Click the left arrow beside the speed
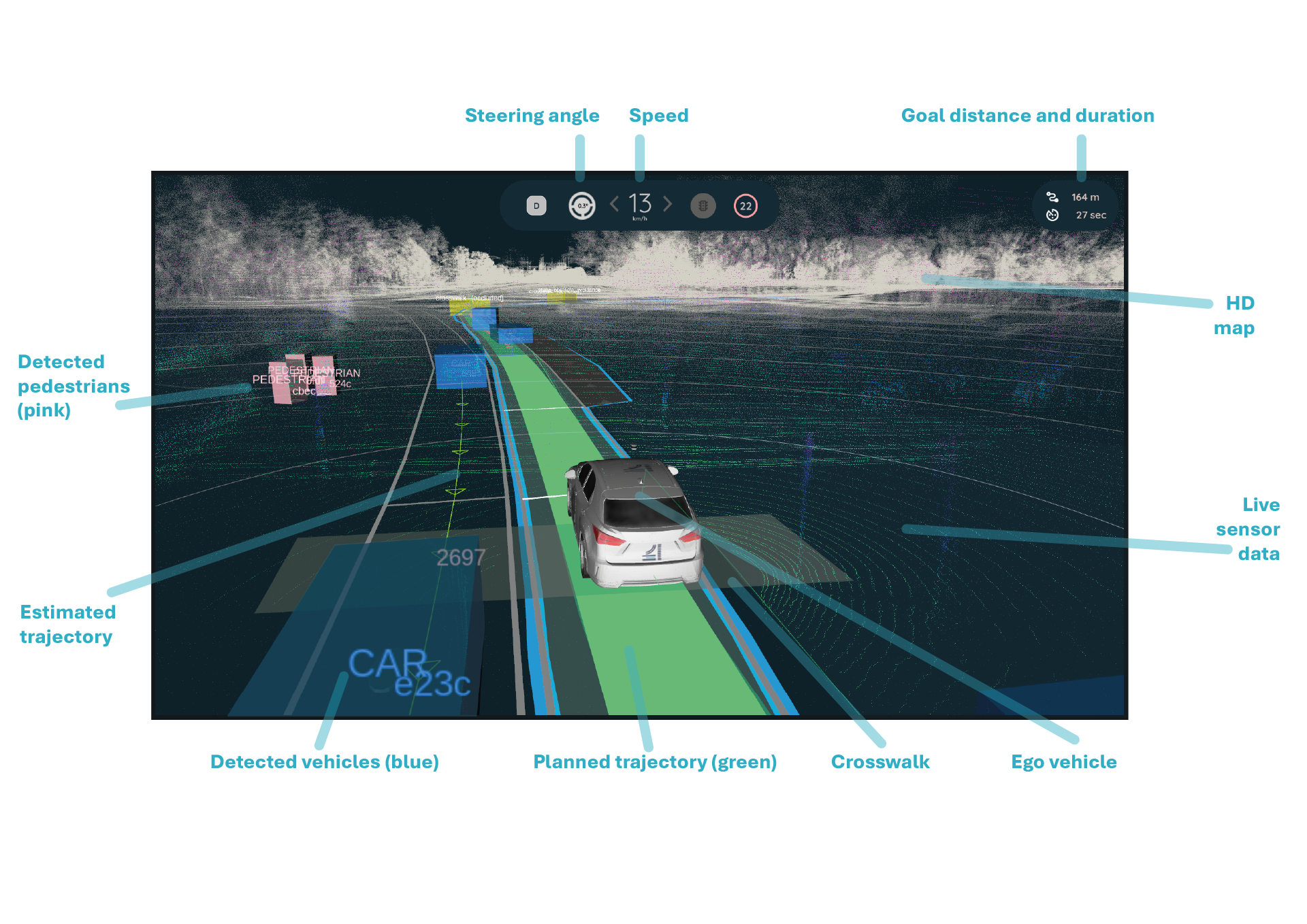1307x924 pixels. click(x=614, y=204)
